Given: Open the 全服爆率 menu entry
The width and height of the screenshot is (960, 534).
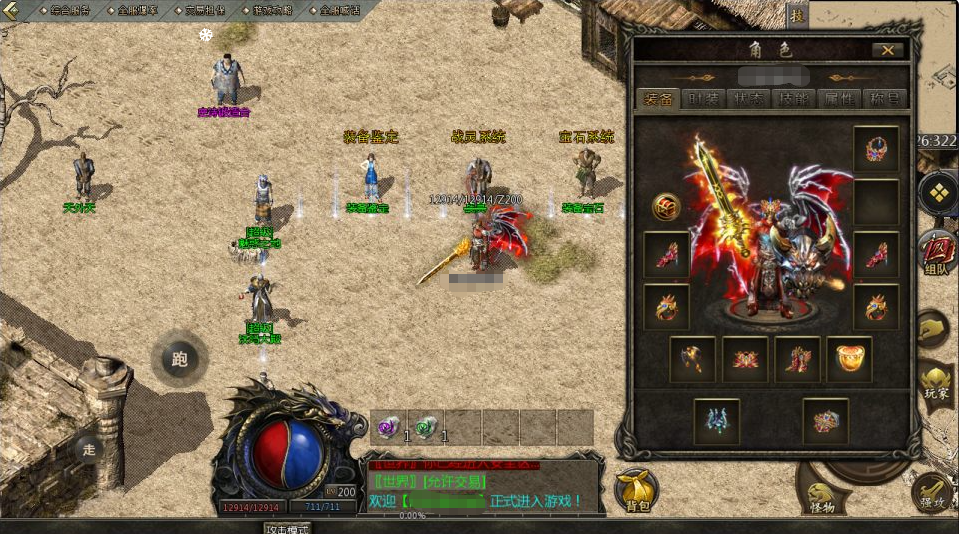Looking at the screenshot, I should (138, 10).
